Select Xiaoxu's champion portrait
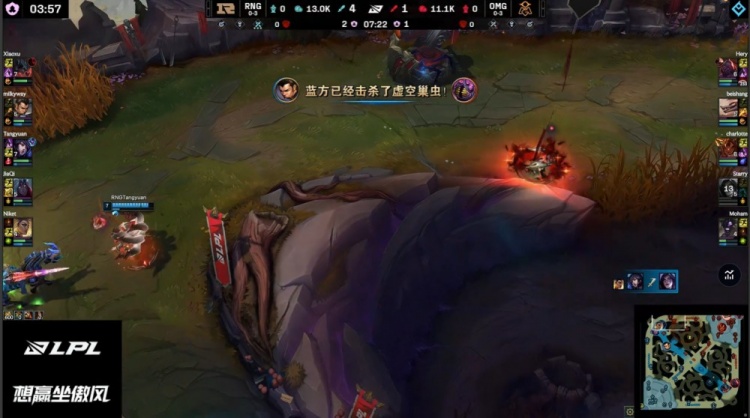This screenshot has height=418, width=750. point(24,68)
